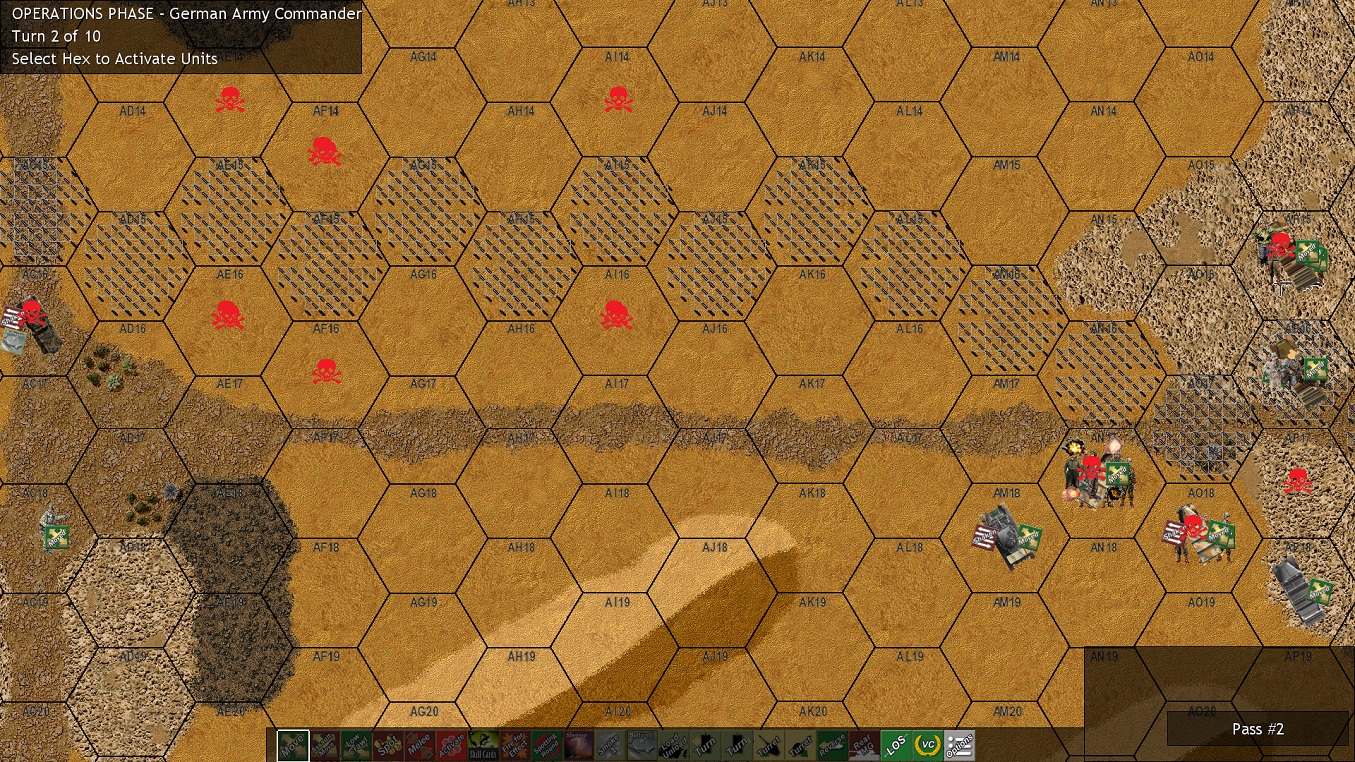The height and width of the screenshot is (762, 1355).
Task: Click the Spotting Round icon
Action: pyautogui.click(x=545, y=744)
